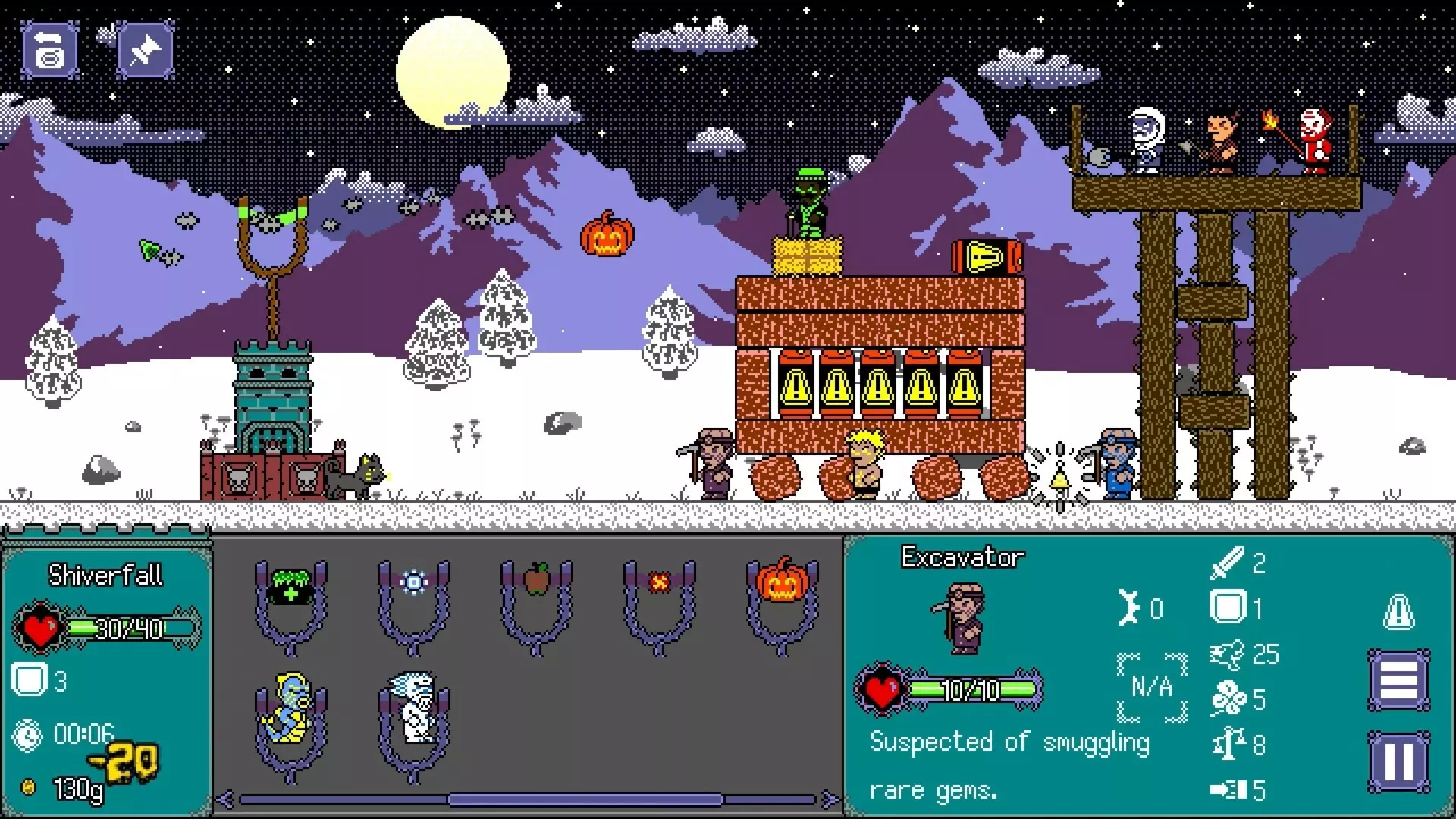Click the left arrow of ammo scrollbar
The height and width of the screenshot is (819, 1456).
[x=224, y=799]
